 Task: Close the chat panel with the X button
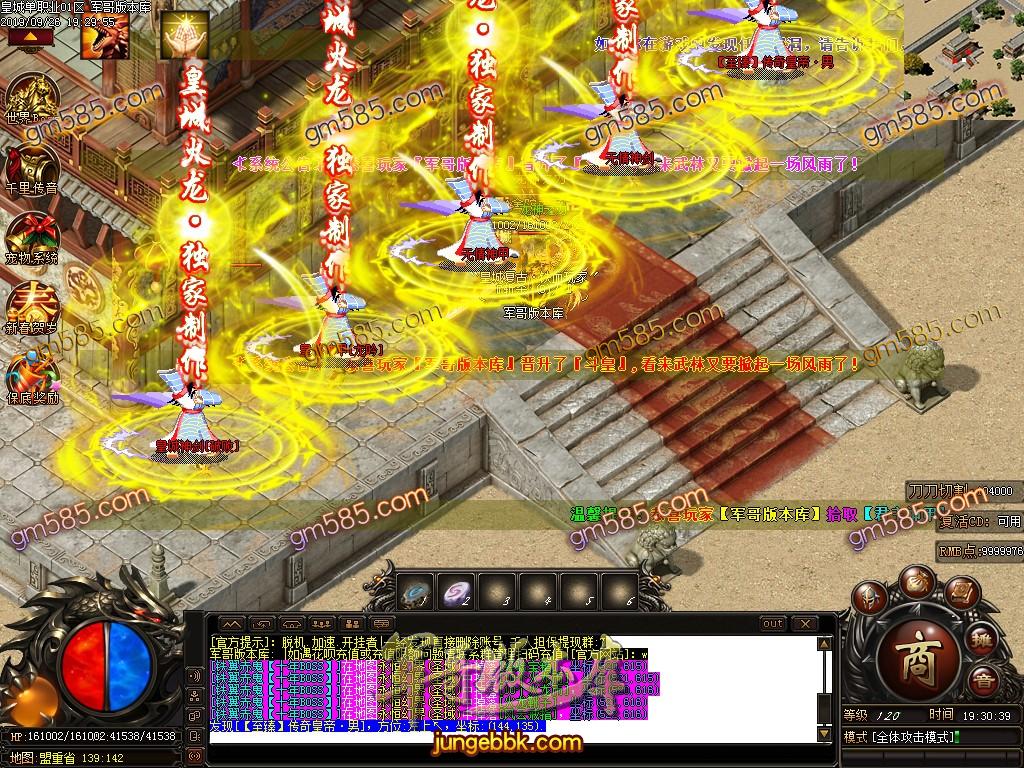[x=807, y=624]
